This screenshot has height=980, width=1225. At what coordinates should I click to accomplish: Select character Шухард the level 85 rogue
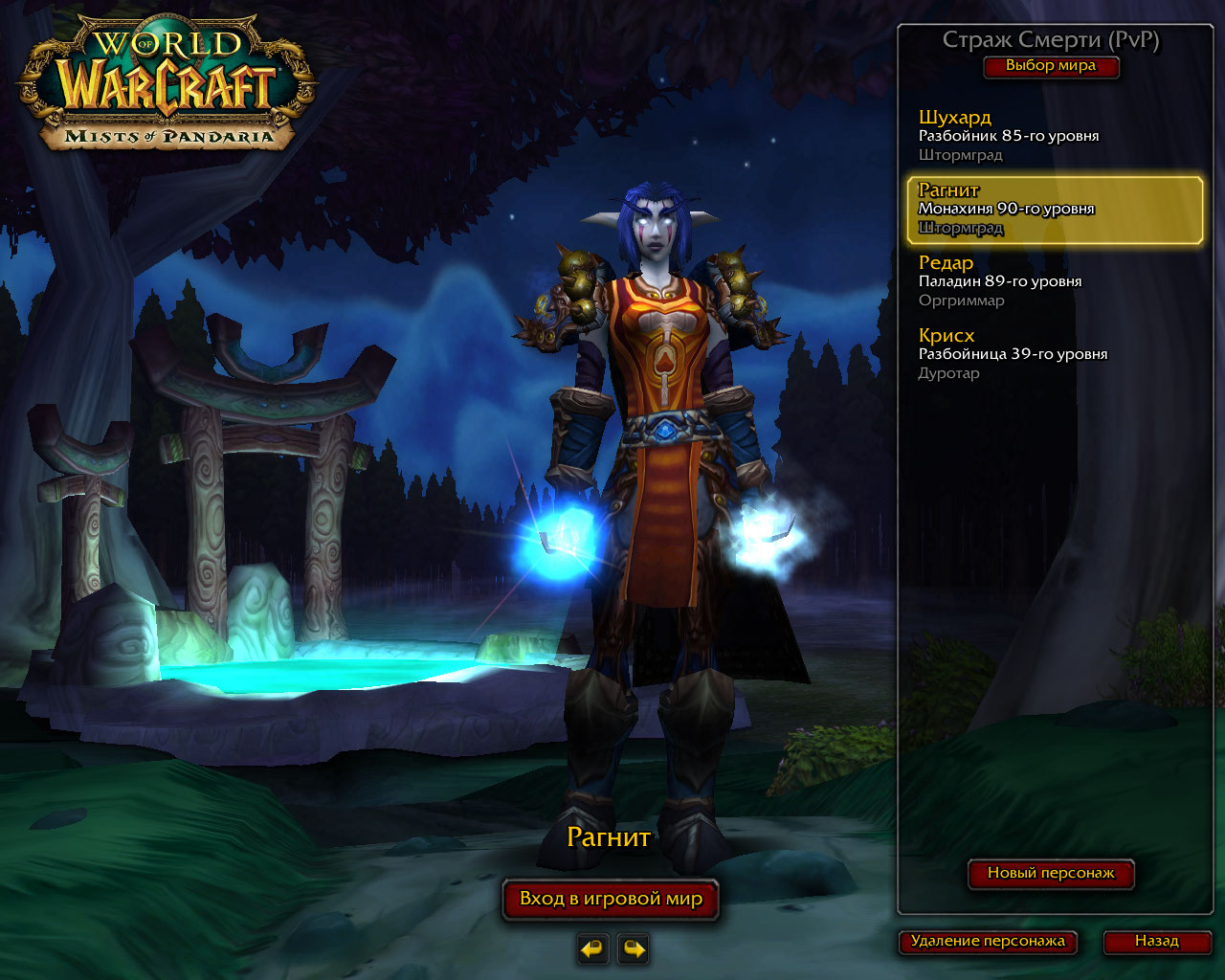coord(1053,136)
